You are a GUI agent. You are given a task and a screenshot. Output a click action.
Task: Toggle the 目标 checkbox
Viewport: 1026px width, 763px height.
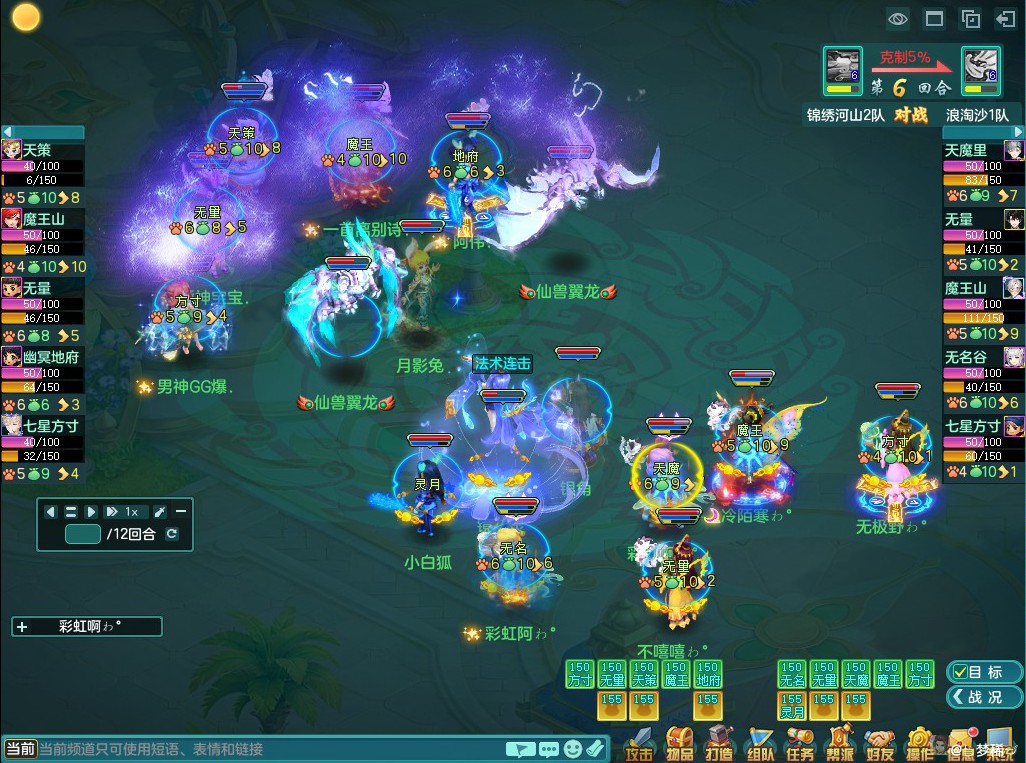coord(960,672)
